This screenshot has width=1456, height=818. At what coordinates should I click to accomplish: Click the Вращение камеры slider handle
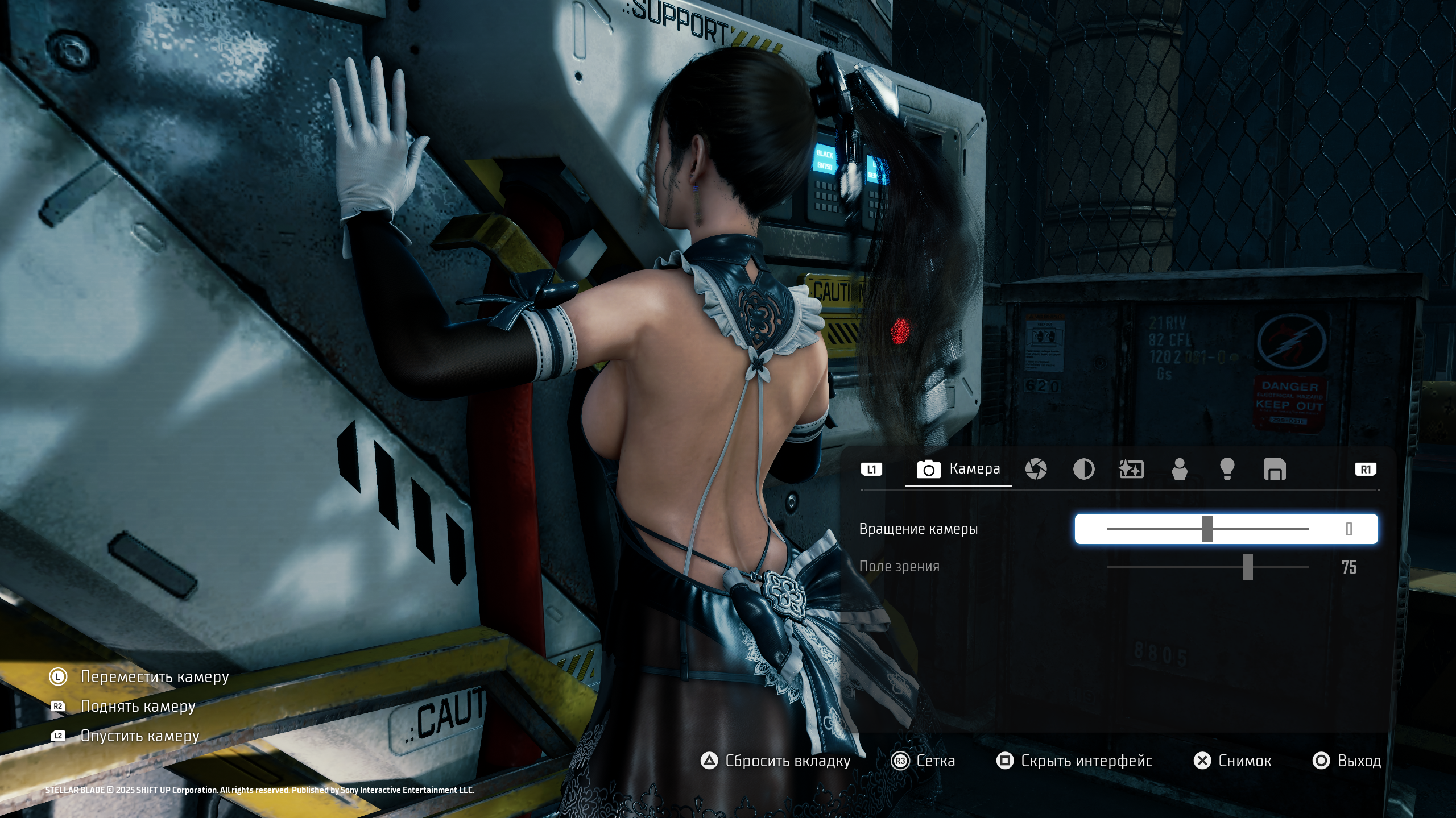[1207, 529]
